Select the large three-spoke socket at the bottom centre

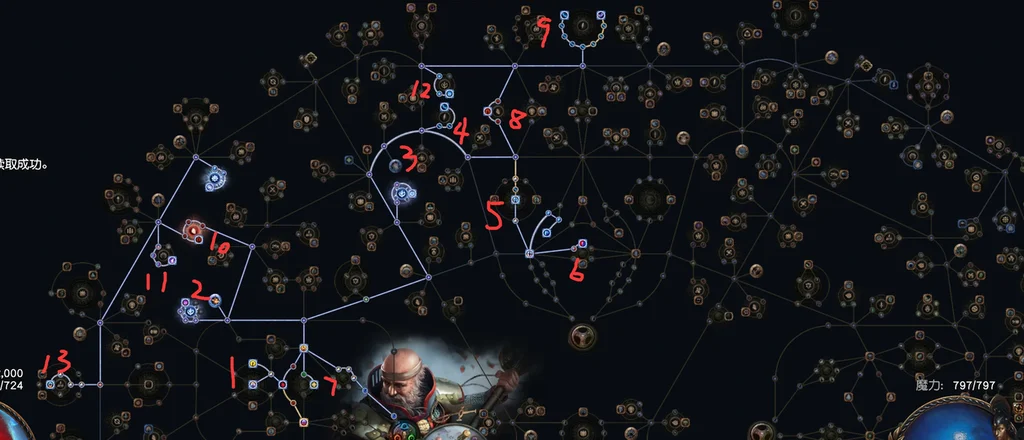pyautogui.click(x=581, y=334)
